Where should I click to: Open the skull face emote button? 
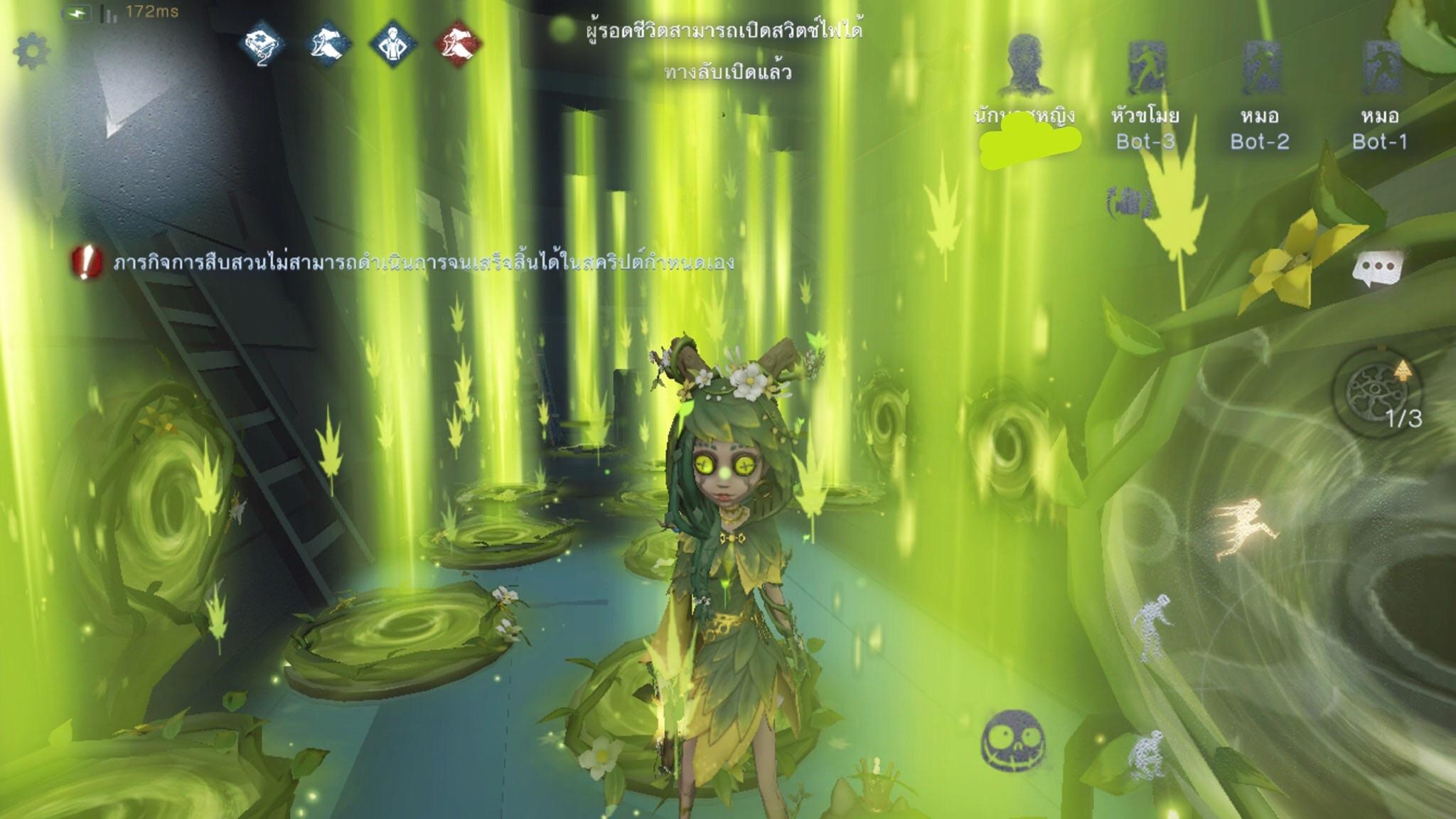[x=1014, y=740]
